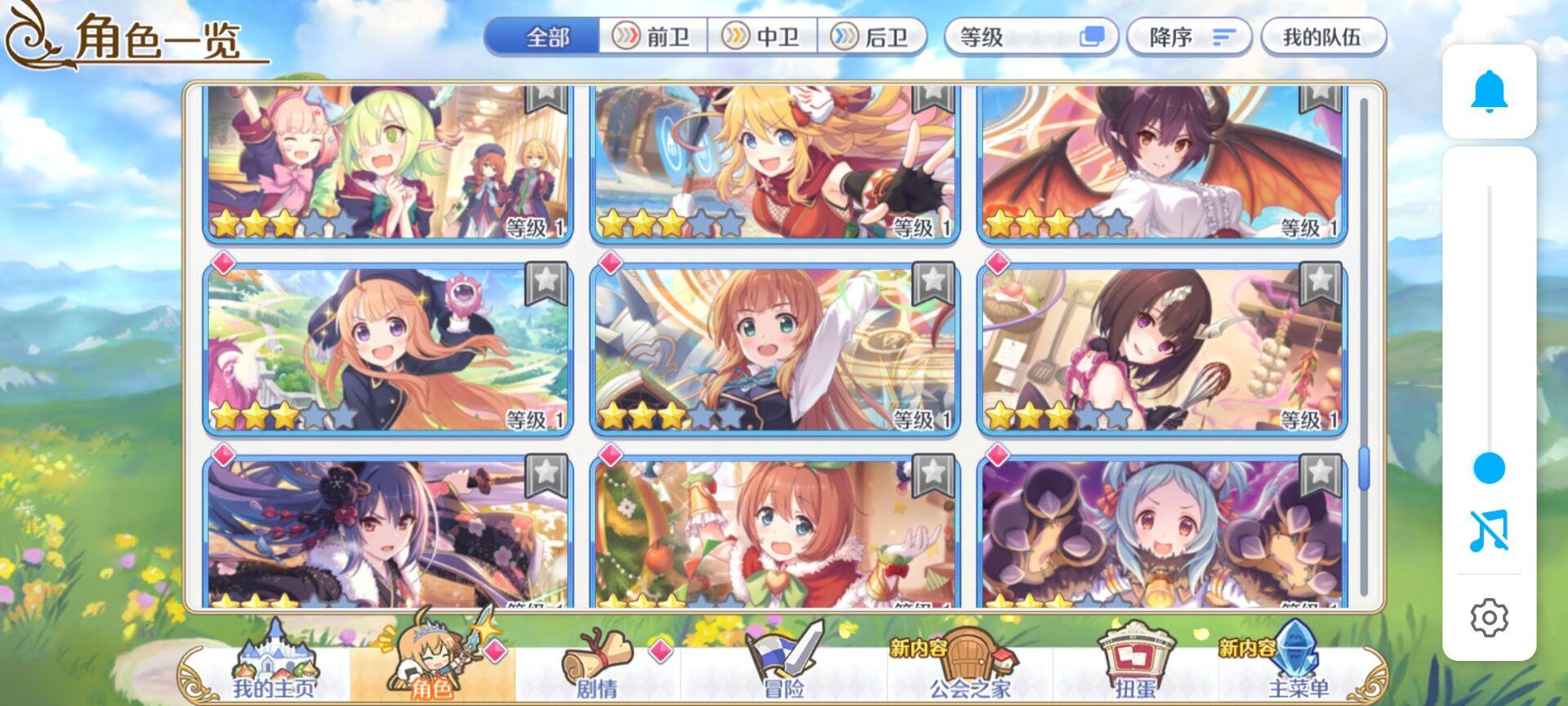
Task: Toggle the star on the orange-haired witch card
Action: coord(547,282)
